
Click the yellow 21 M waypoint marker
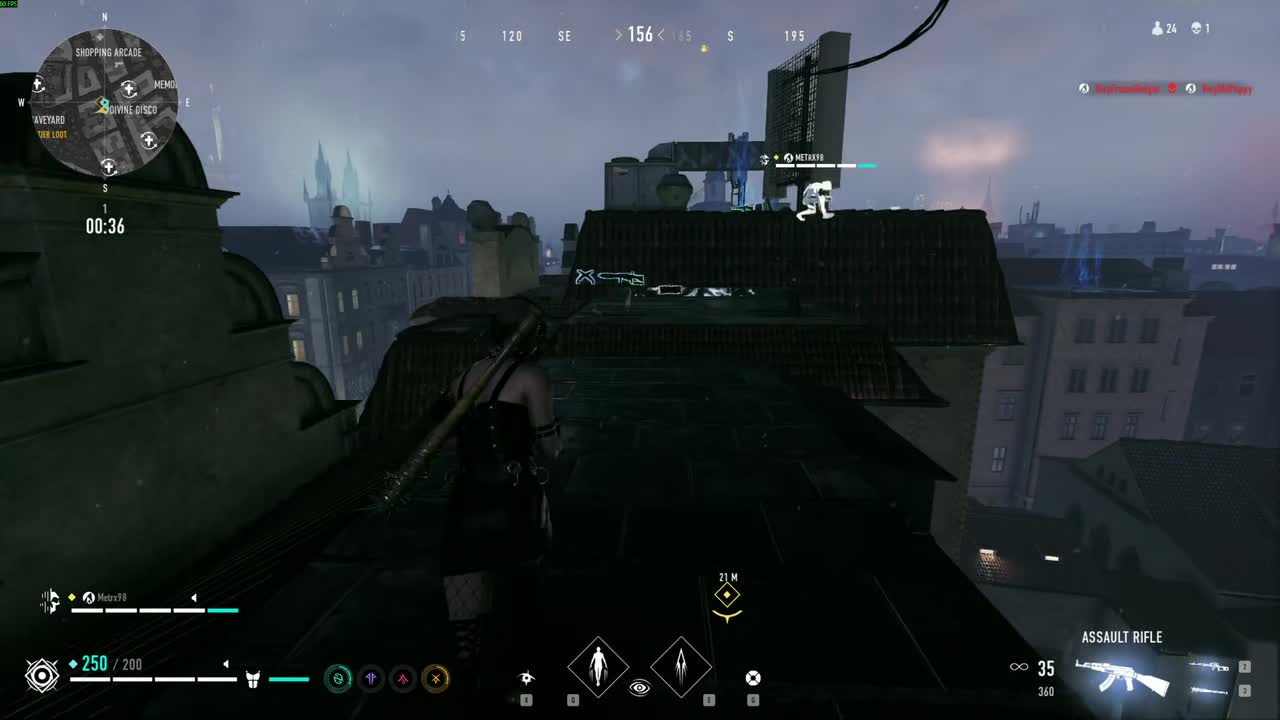727,596
